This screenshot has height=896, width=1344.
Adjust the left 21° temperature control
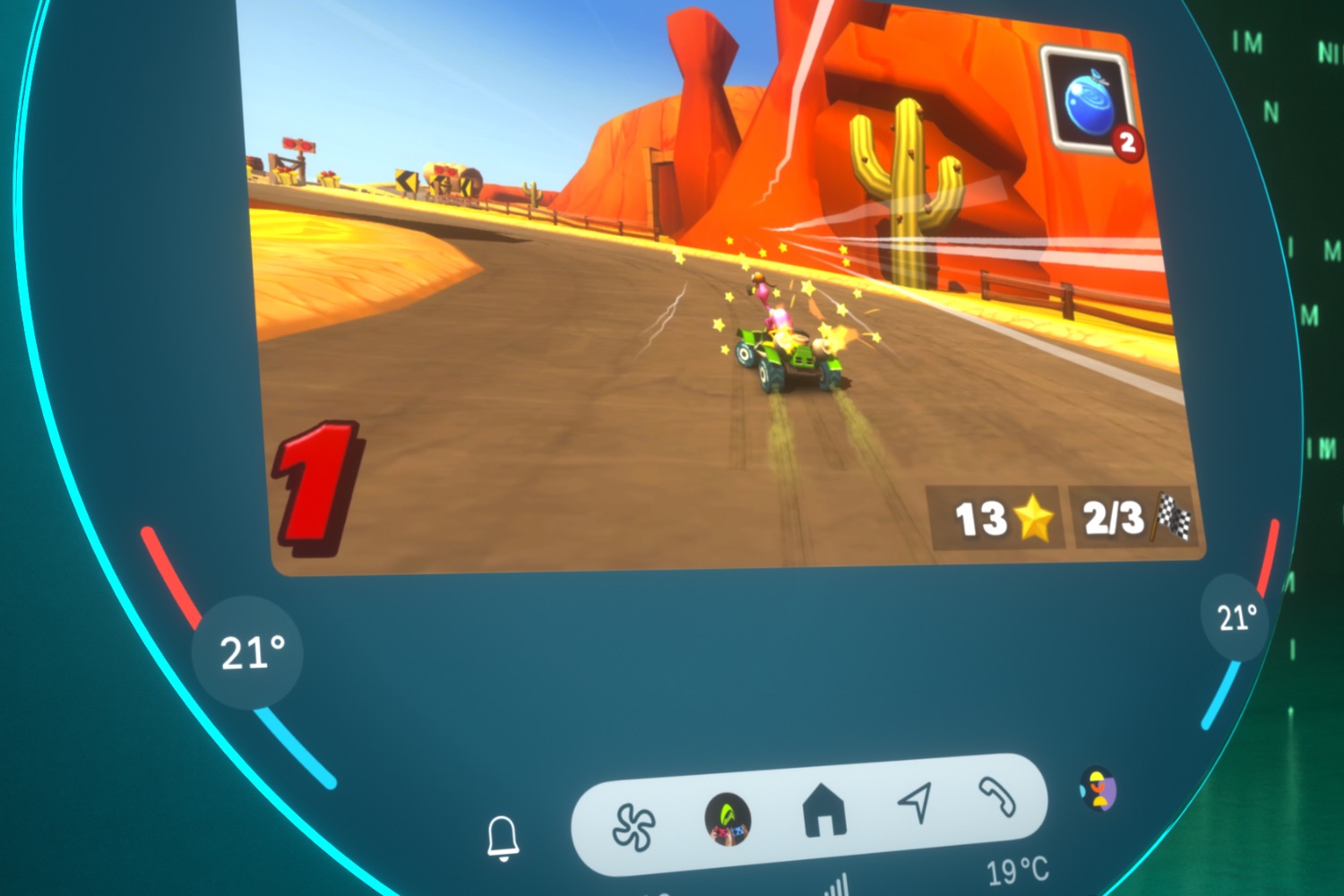coord(248,652)
